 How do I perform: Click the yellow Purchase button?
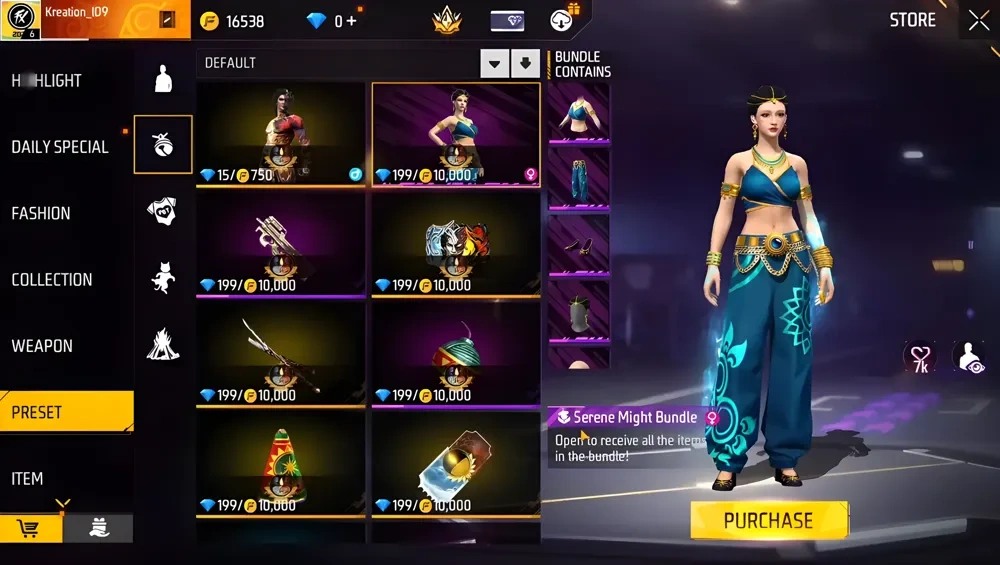(x=768, y=520)
